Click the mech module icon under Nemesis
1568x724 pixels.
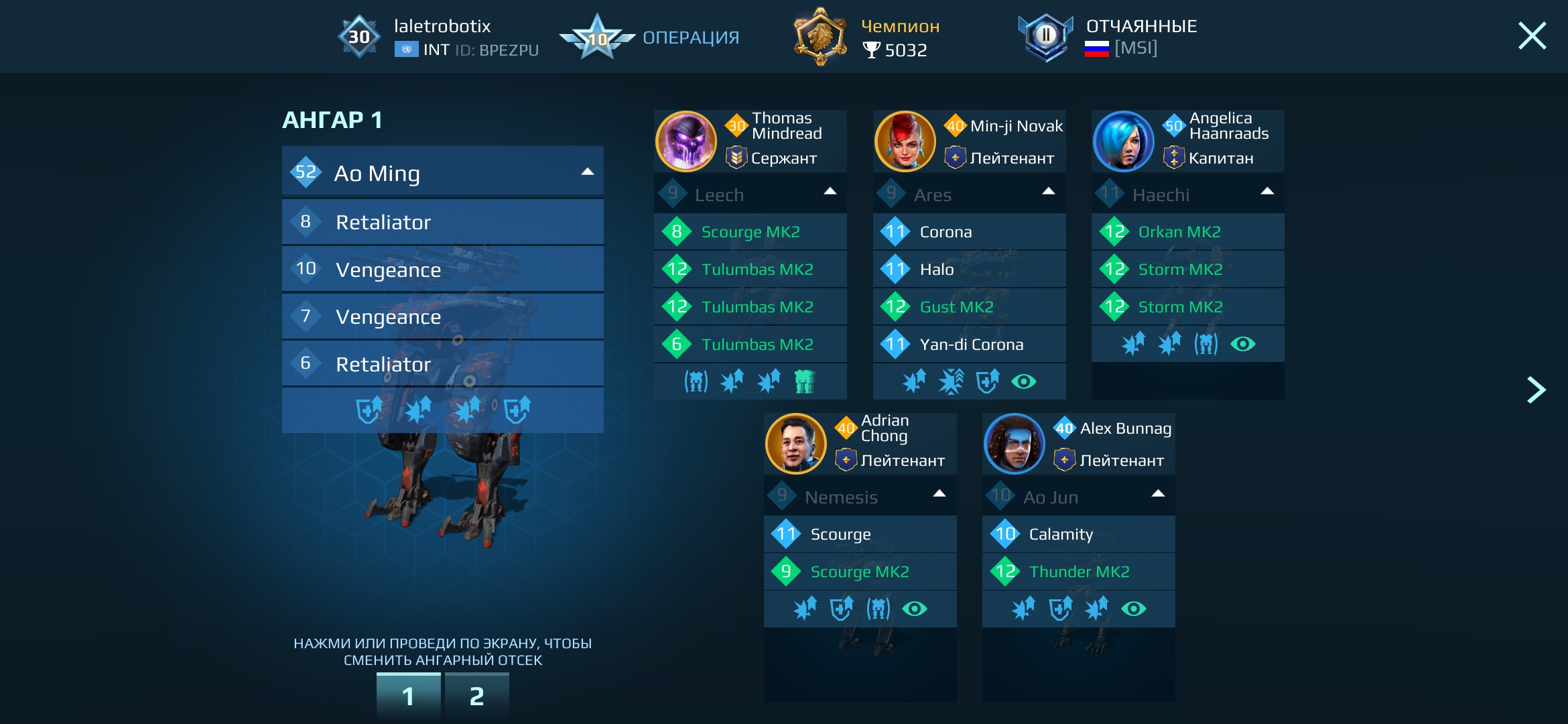coord(879,609)
